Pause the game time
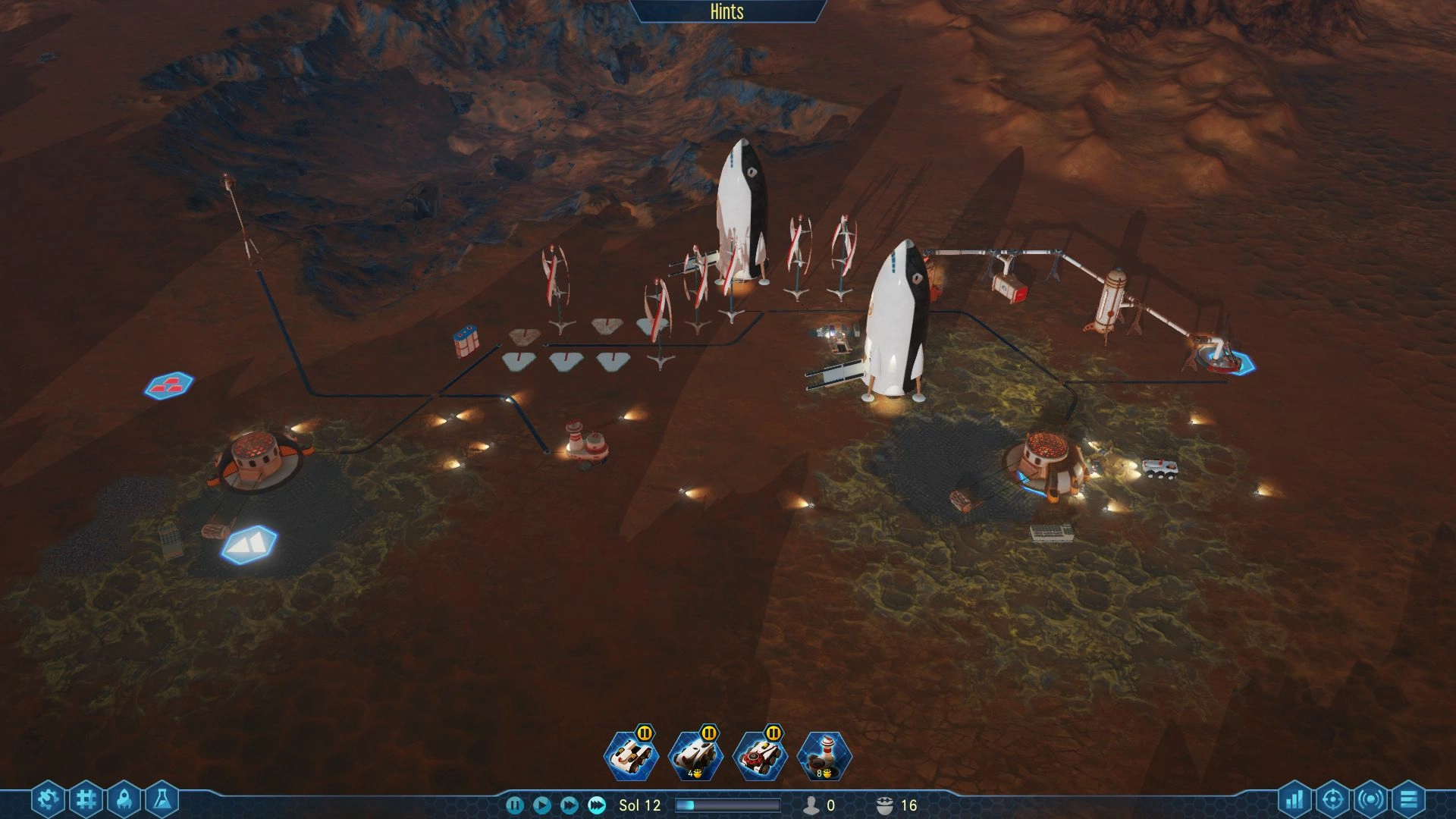Screen dimensions: 1456x819 pos(514,805)
